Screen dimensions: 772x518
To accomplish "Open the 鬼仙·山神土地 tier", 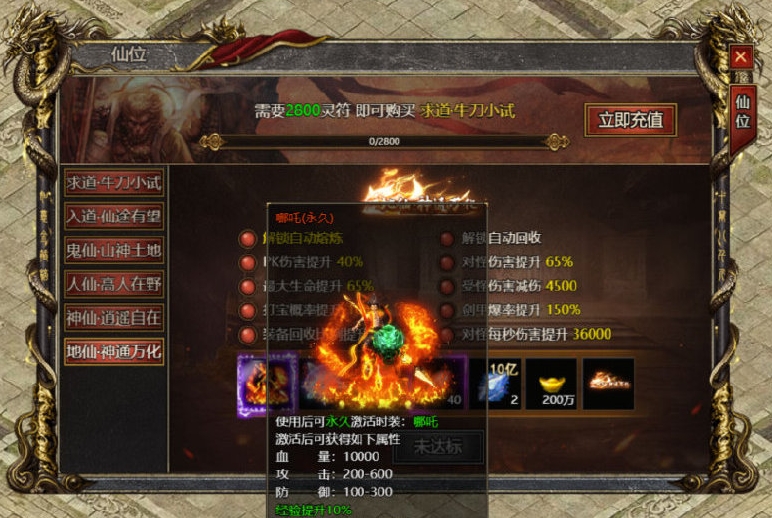I will coord(114,250).
